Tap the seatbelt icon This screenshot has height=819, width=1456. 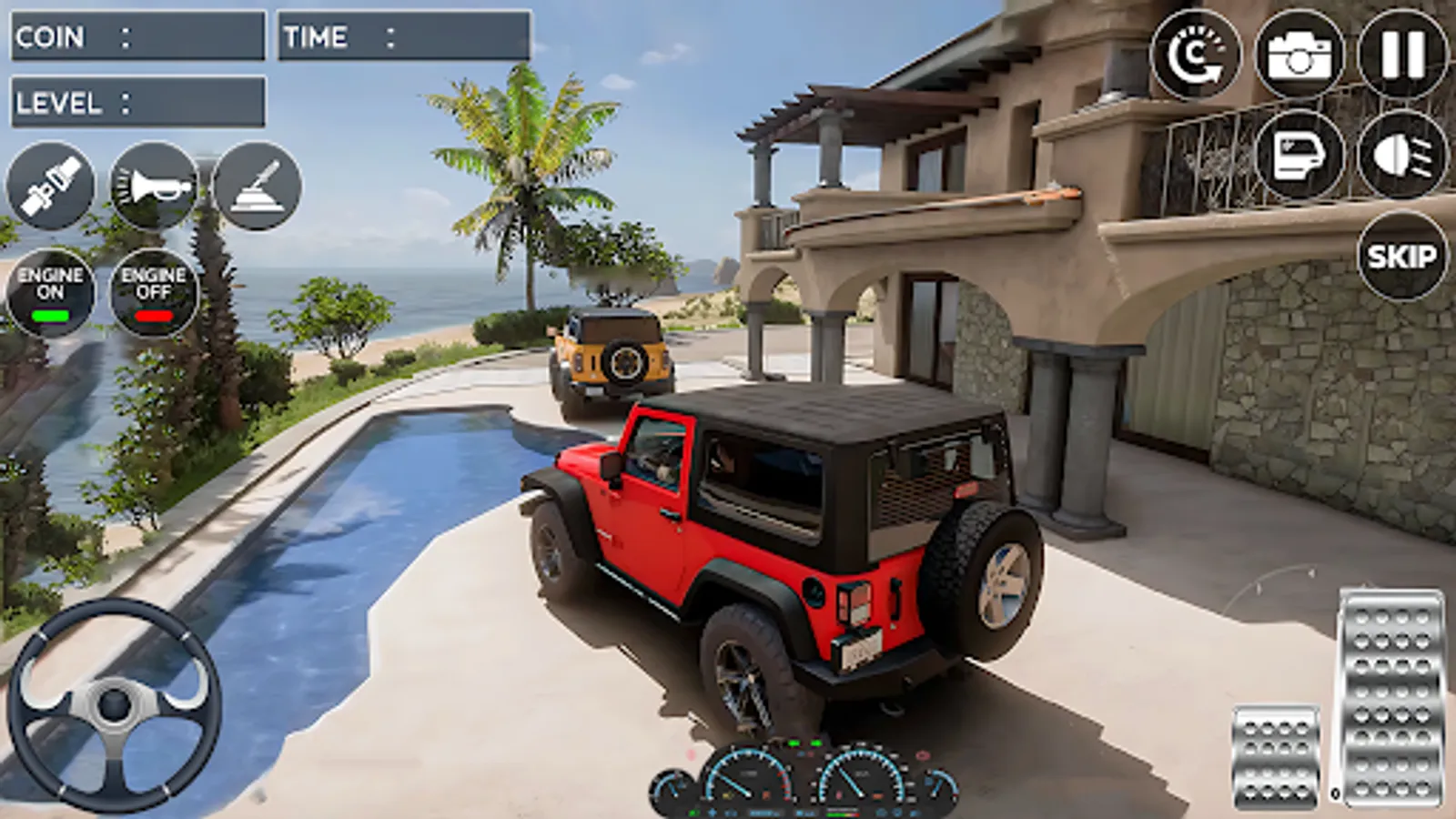52,187
